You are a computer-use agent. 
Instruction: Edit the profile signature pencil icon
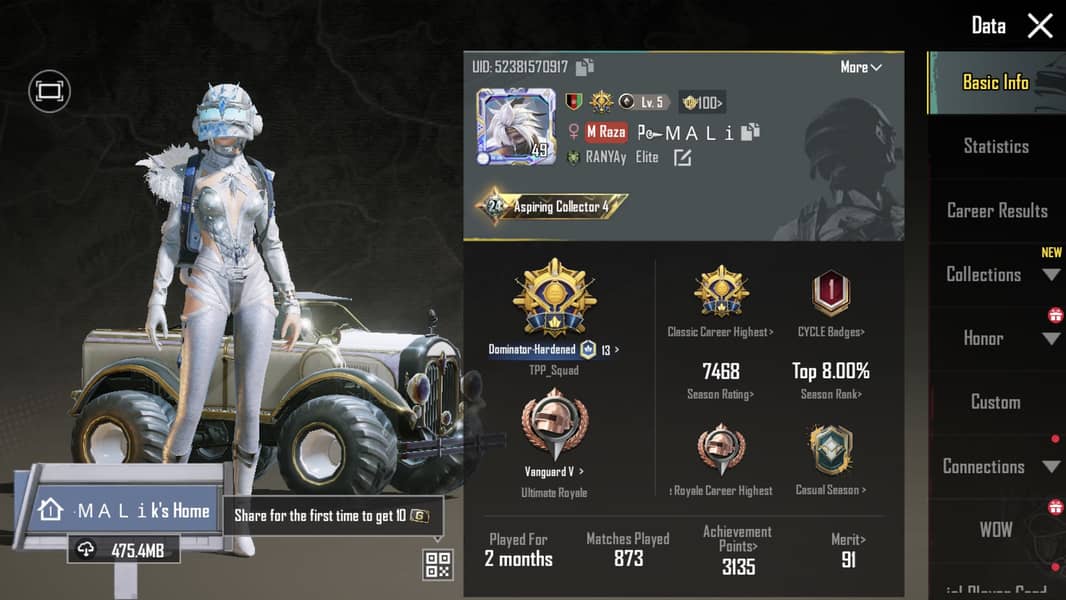pos(682,158)
